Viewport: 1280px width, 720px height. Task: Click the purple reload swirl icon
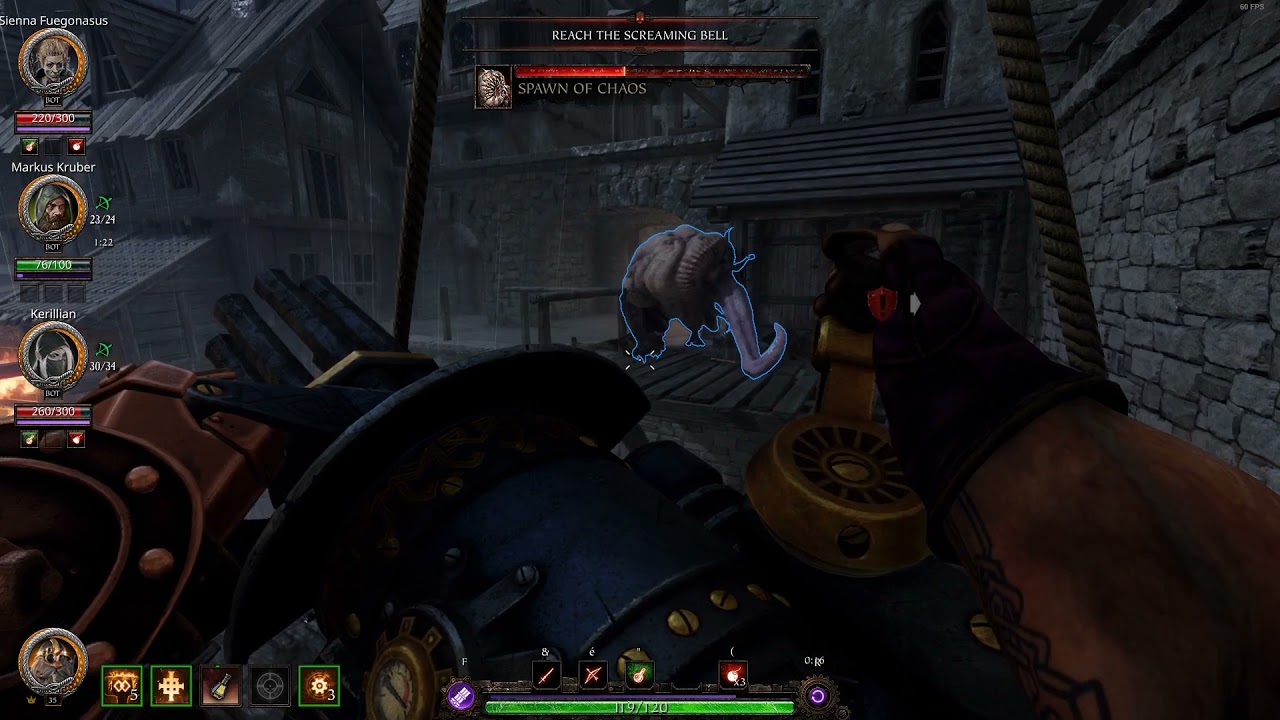[x=817, y=696]
